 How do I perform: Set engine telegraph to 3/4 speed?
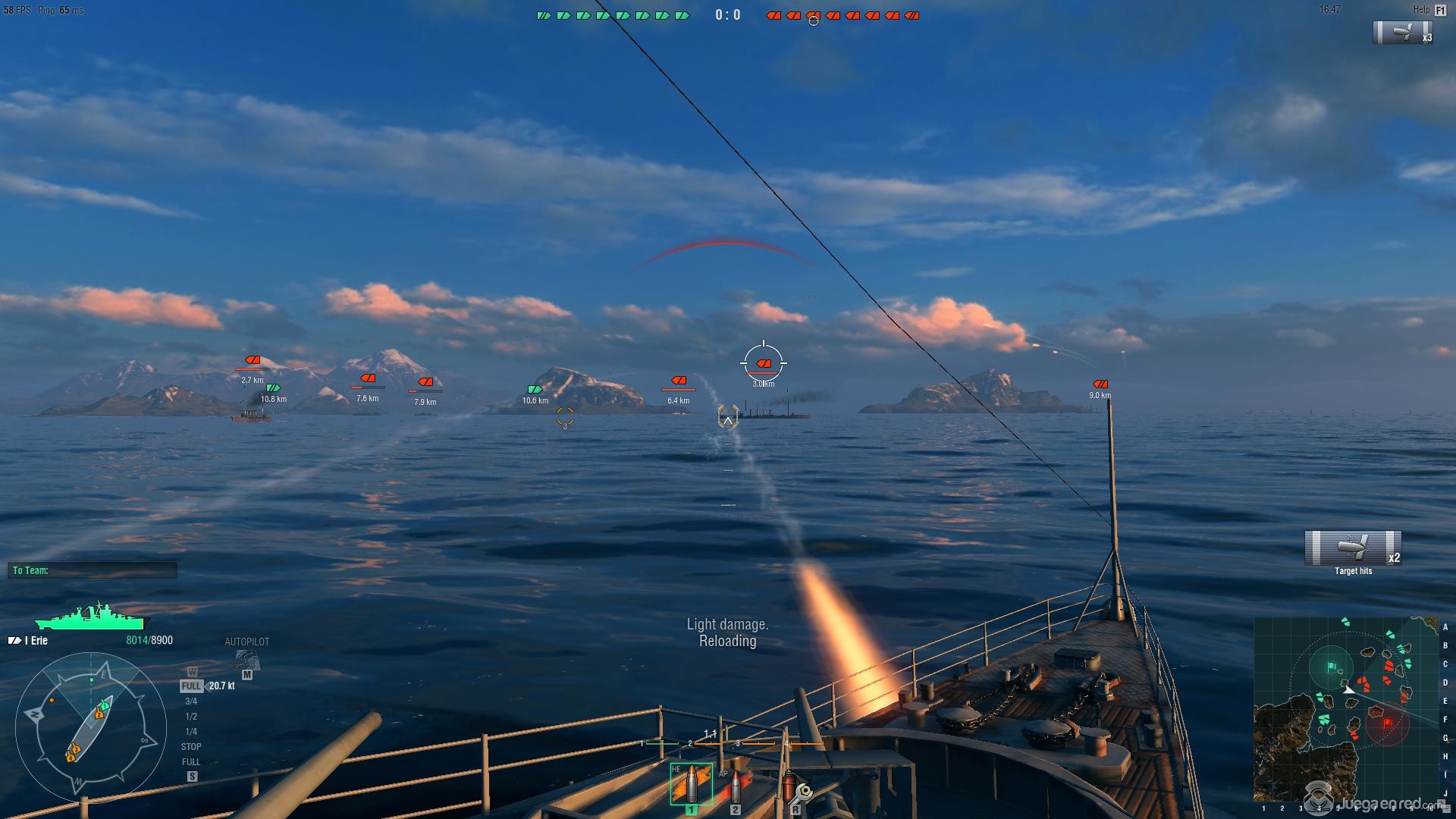(x=191, y=701)
